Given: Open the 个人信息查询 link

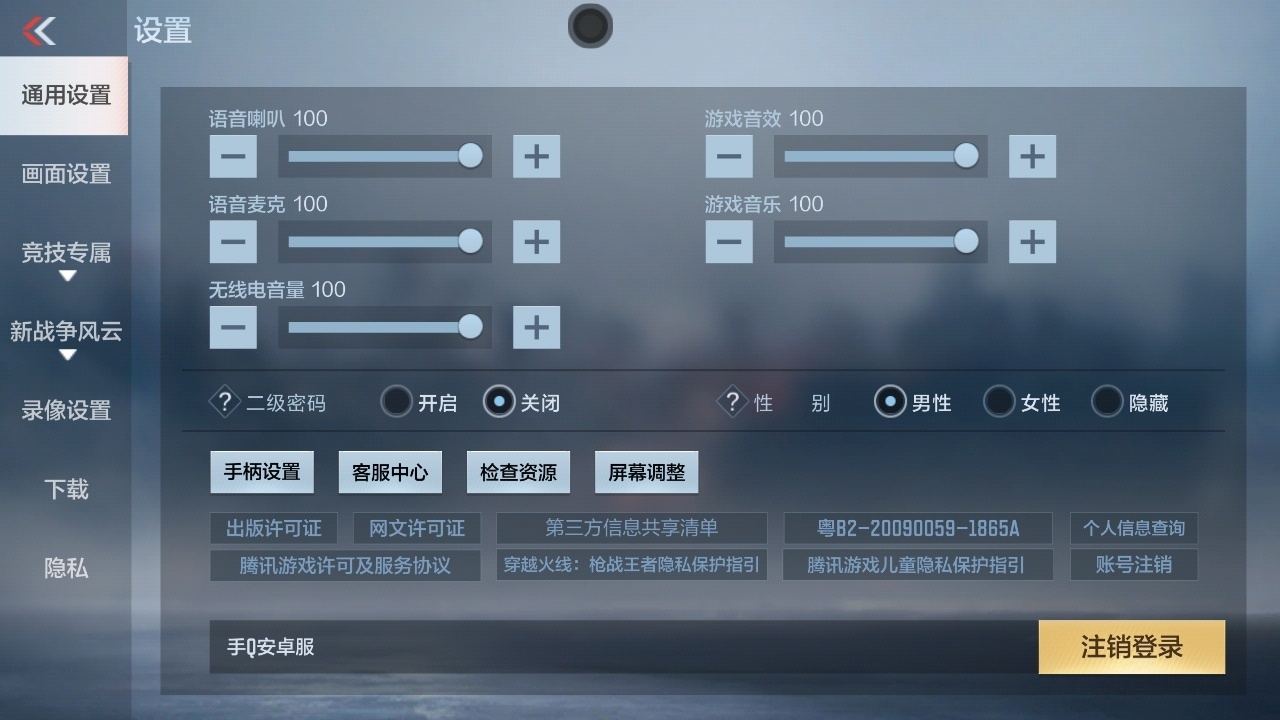Looking at the screenshot, I should coord(1133,528).
